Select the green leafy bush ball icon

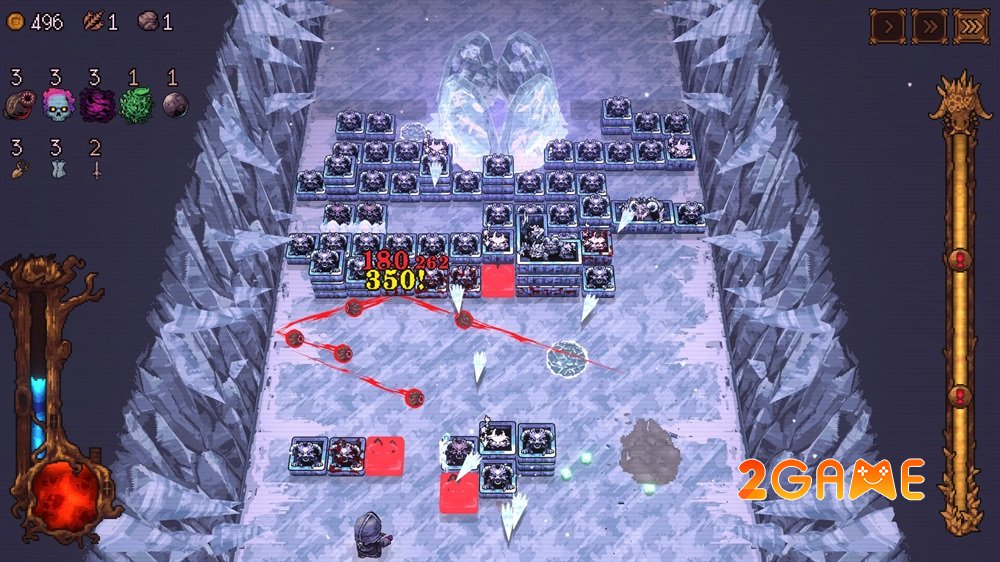[135, 105]
